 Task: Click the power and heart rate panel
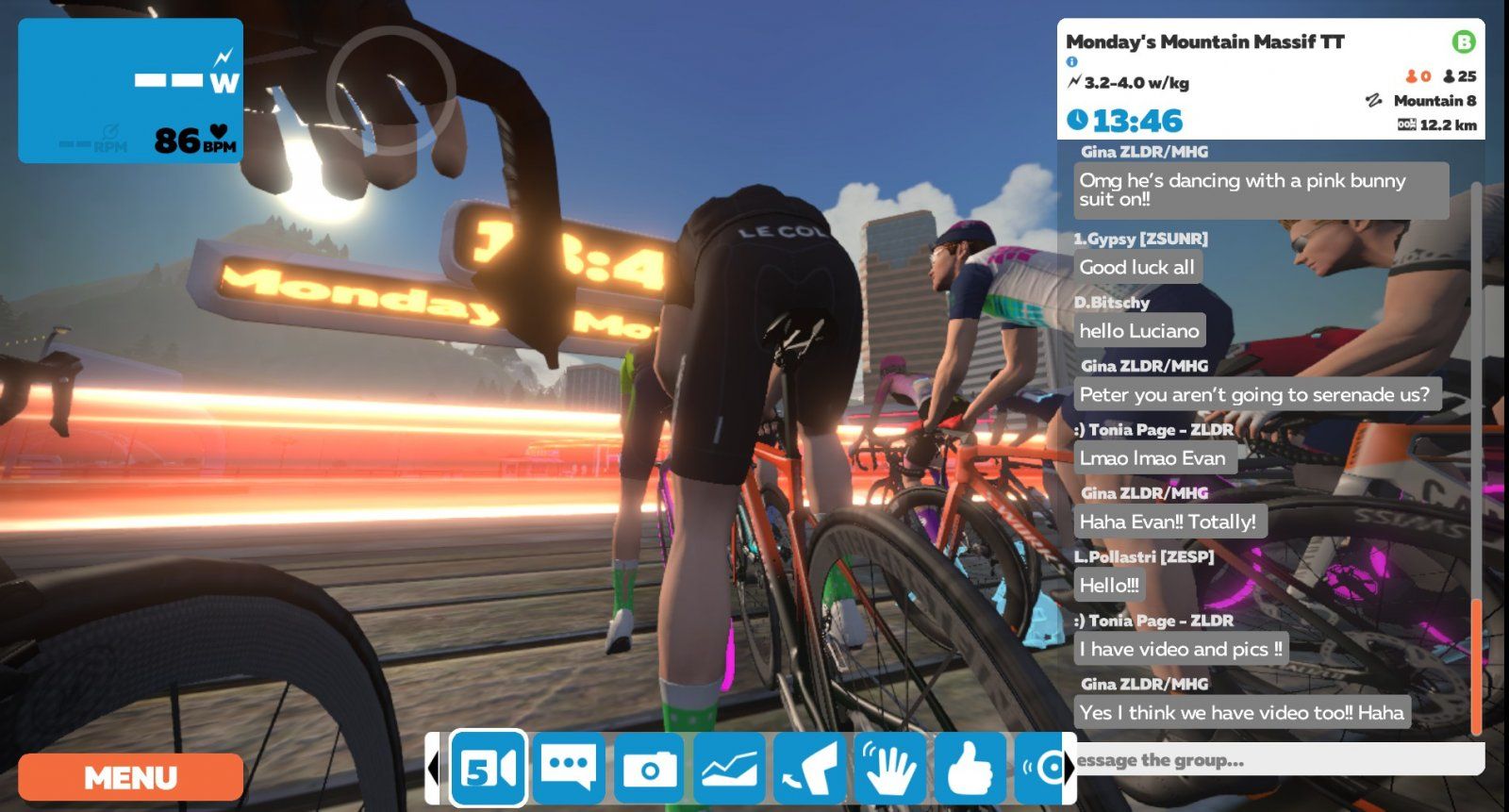[130, 91]
